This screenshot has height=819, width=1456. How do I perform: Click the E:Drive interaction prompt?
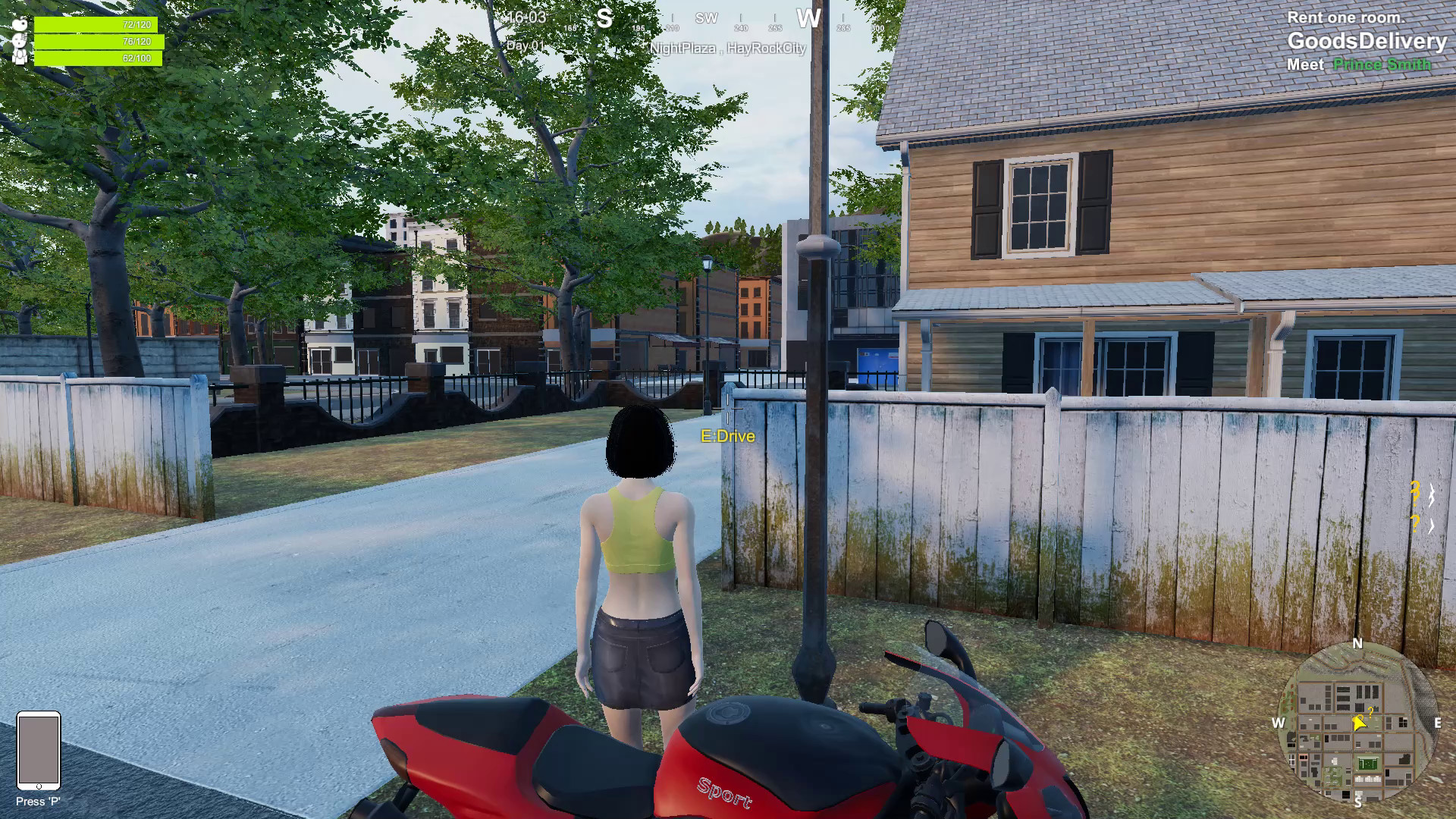pyautogui.click(x=727, y=437)
